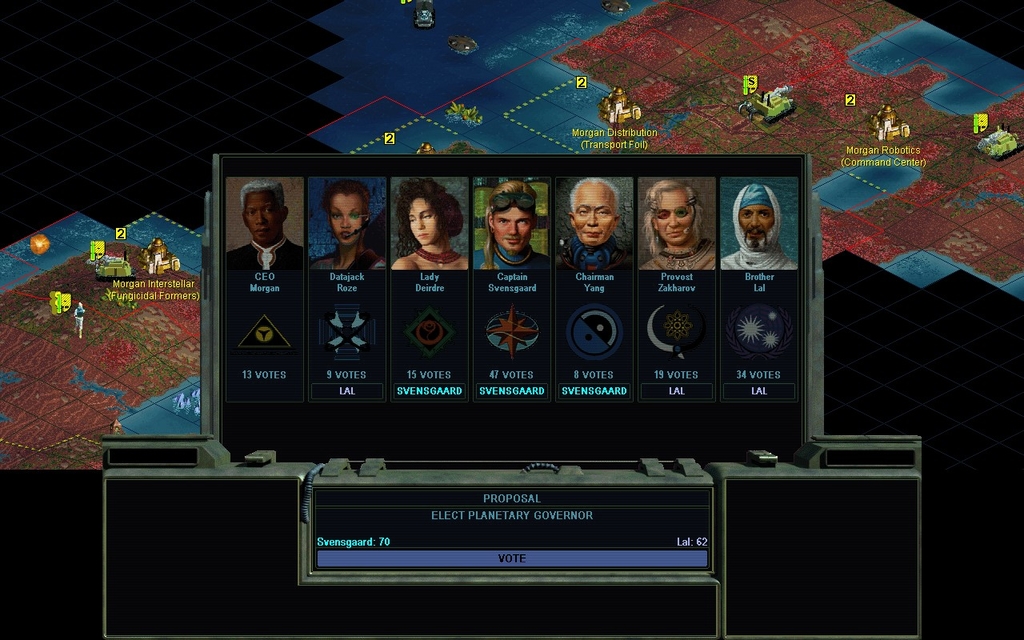The height and width of the screenshot is (640, 1024).
Task: Pick Lady Deirdre's portrait
Action: [x=429, y=224]
